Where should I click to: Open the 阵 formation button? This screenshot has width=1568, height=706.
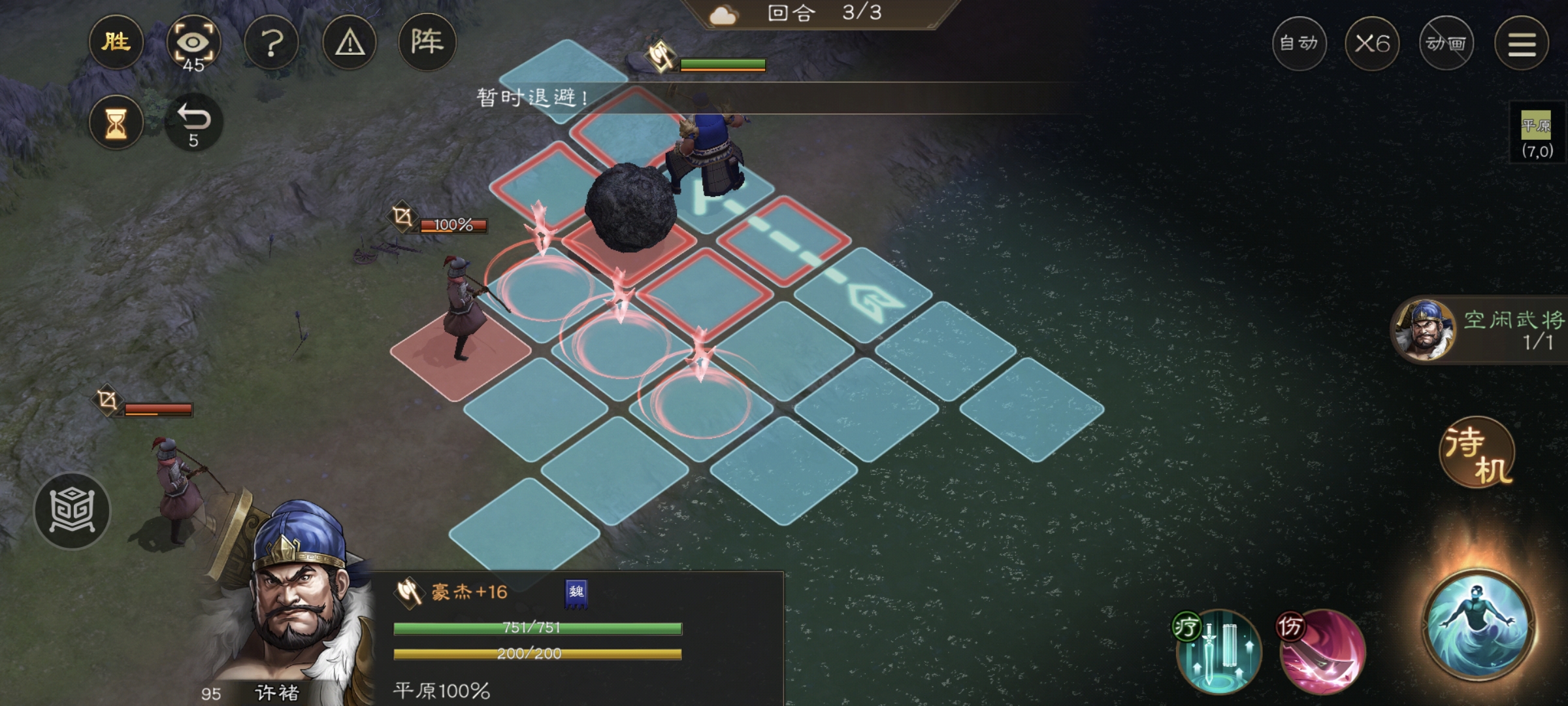427,43
